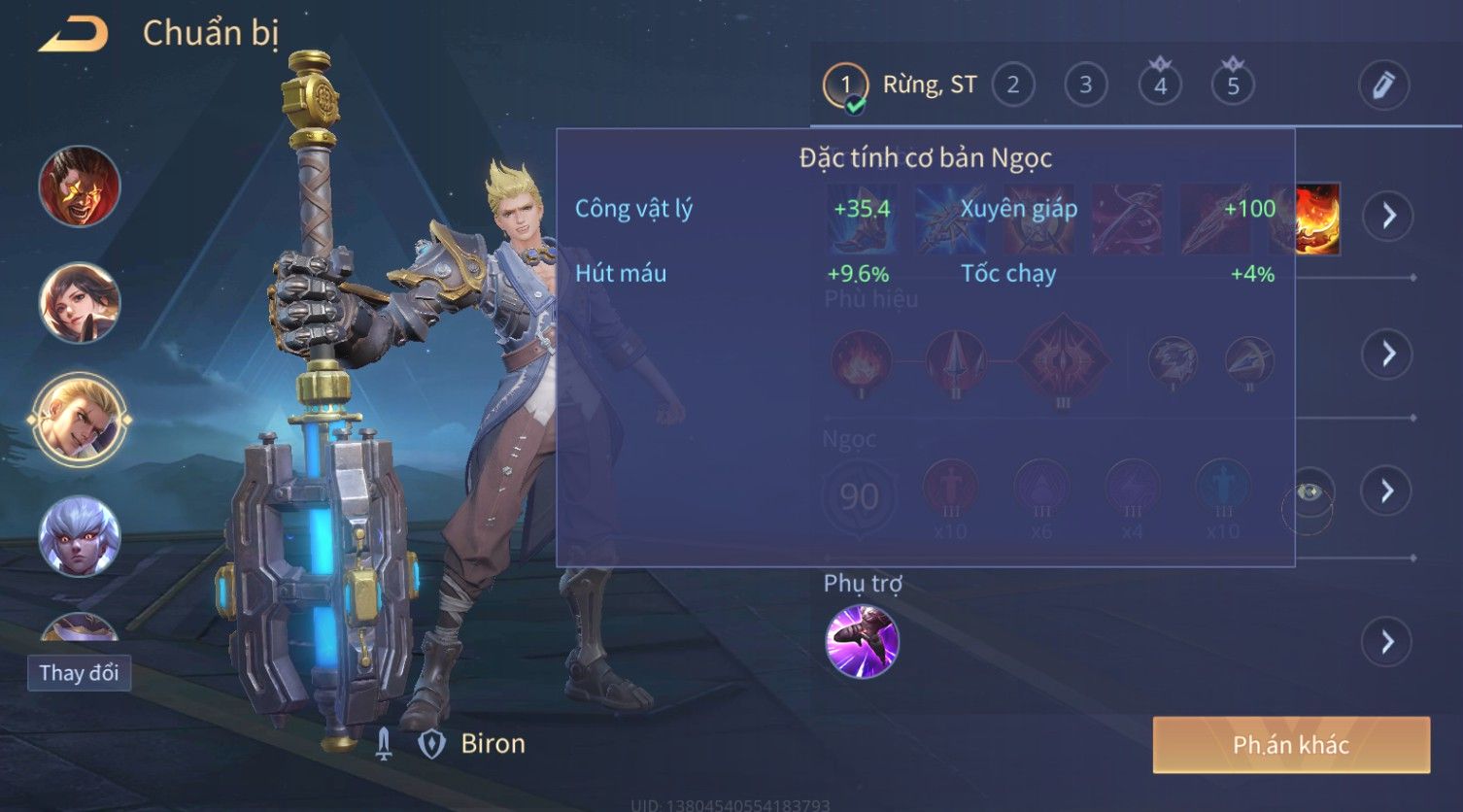Open the Ngọc arcana page arrow

[x=1388, y=491]
